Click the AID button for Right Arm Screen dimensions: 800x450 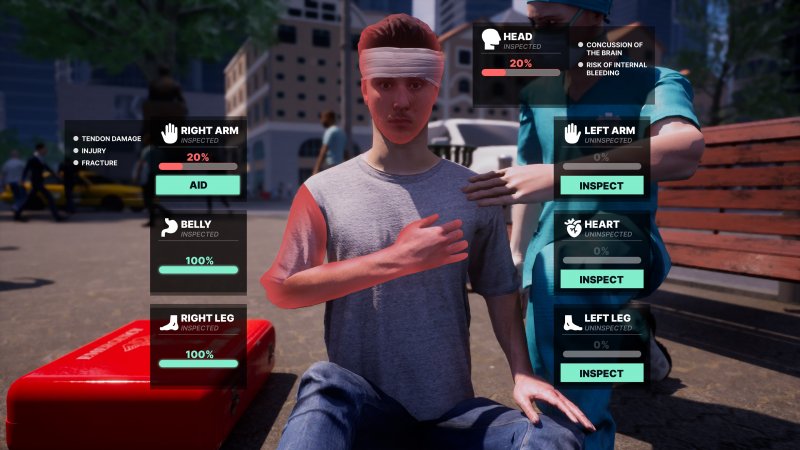[x=198, y=185]
